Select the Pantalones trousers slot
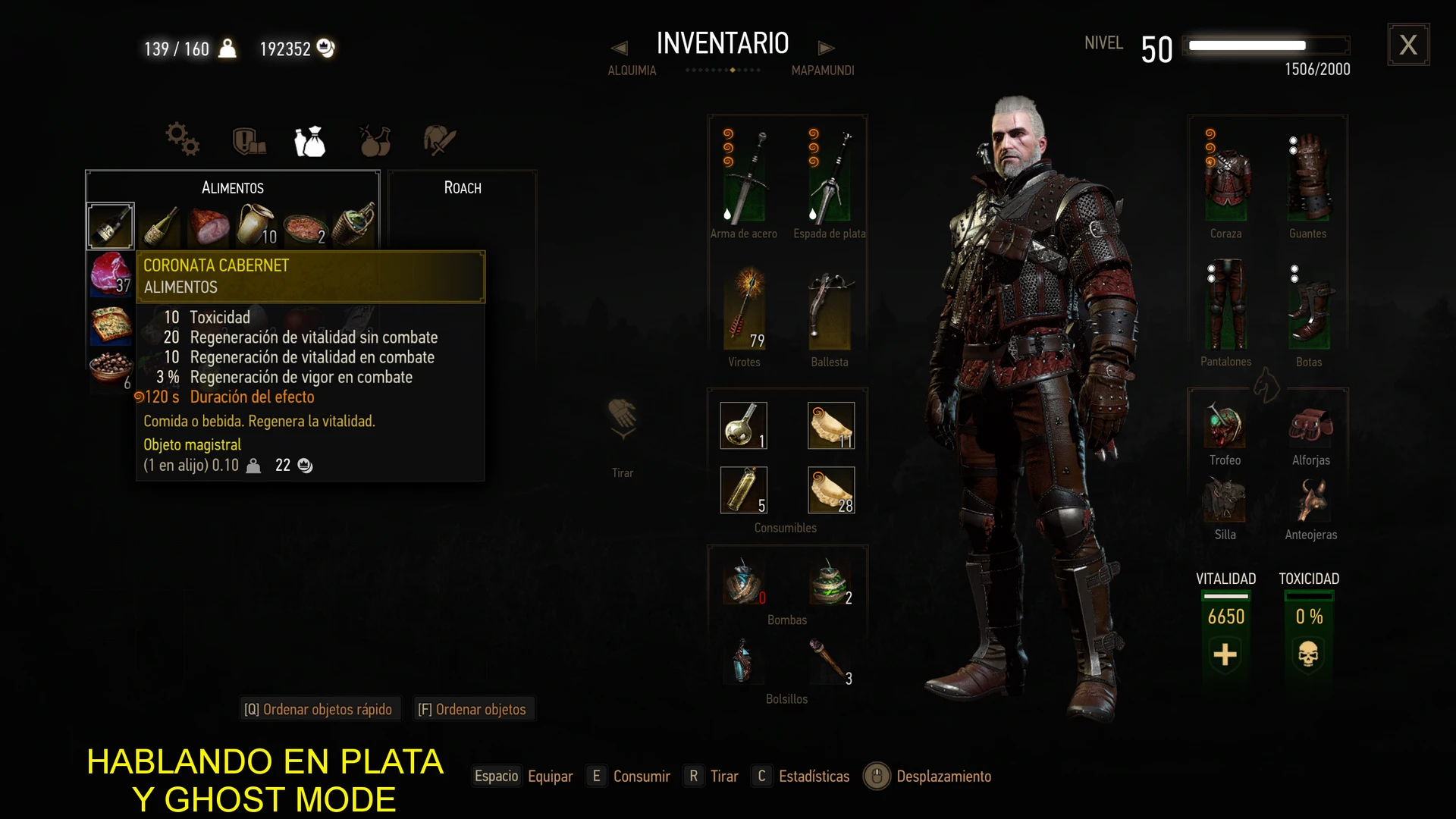The width and height of the screenshot is (1456, 819). [x=1226, y=306]
